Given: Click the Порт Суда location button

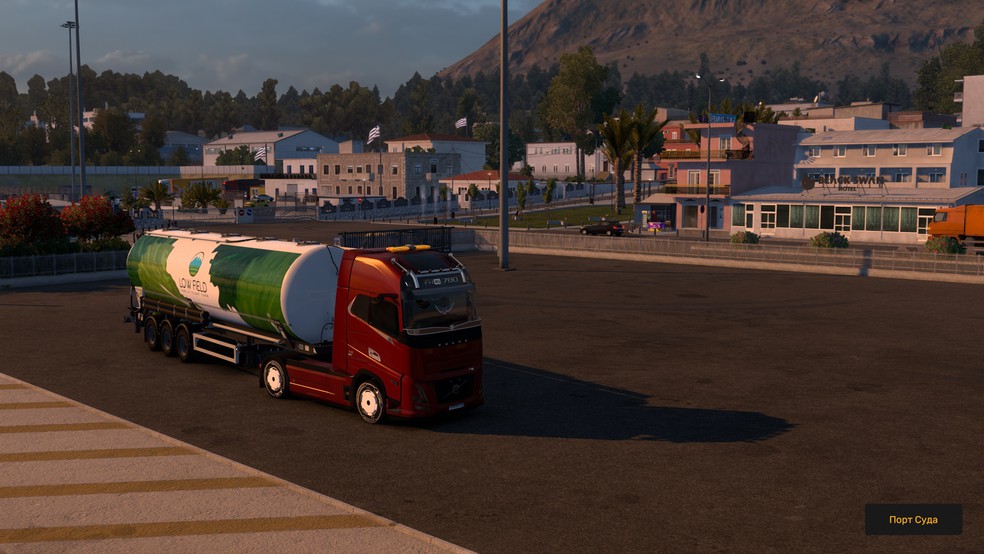Looking at the screenshot, I should (x=913, y=519).
